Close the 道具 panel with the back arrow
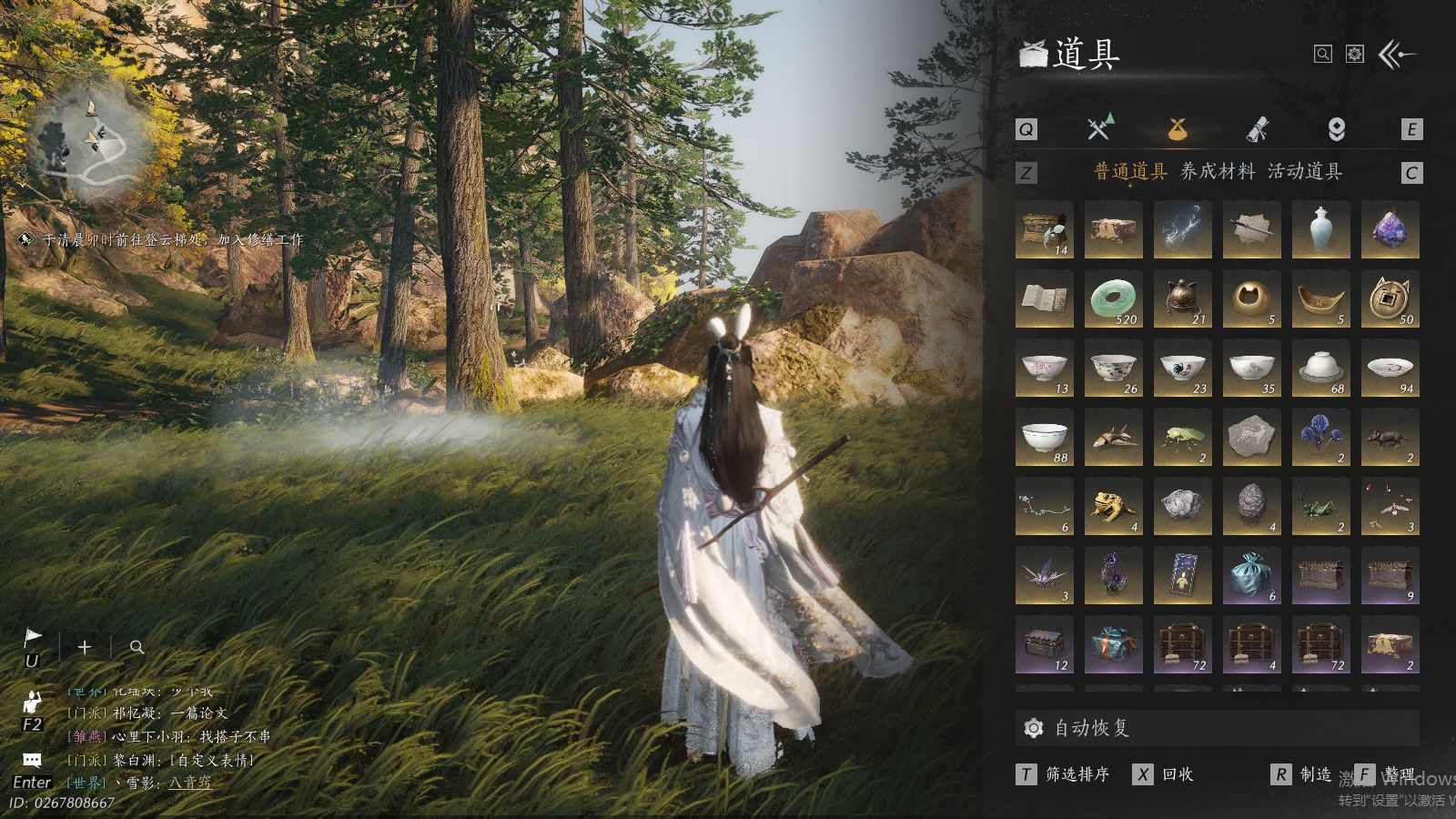The width and height of the screenshot is (1456, 819). pyautogui.click(x=1398, y=55)
